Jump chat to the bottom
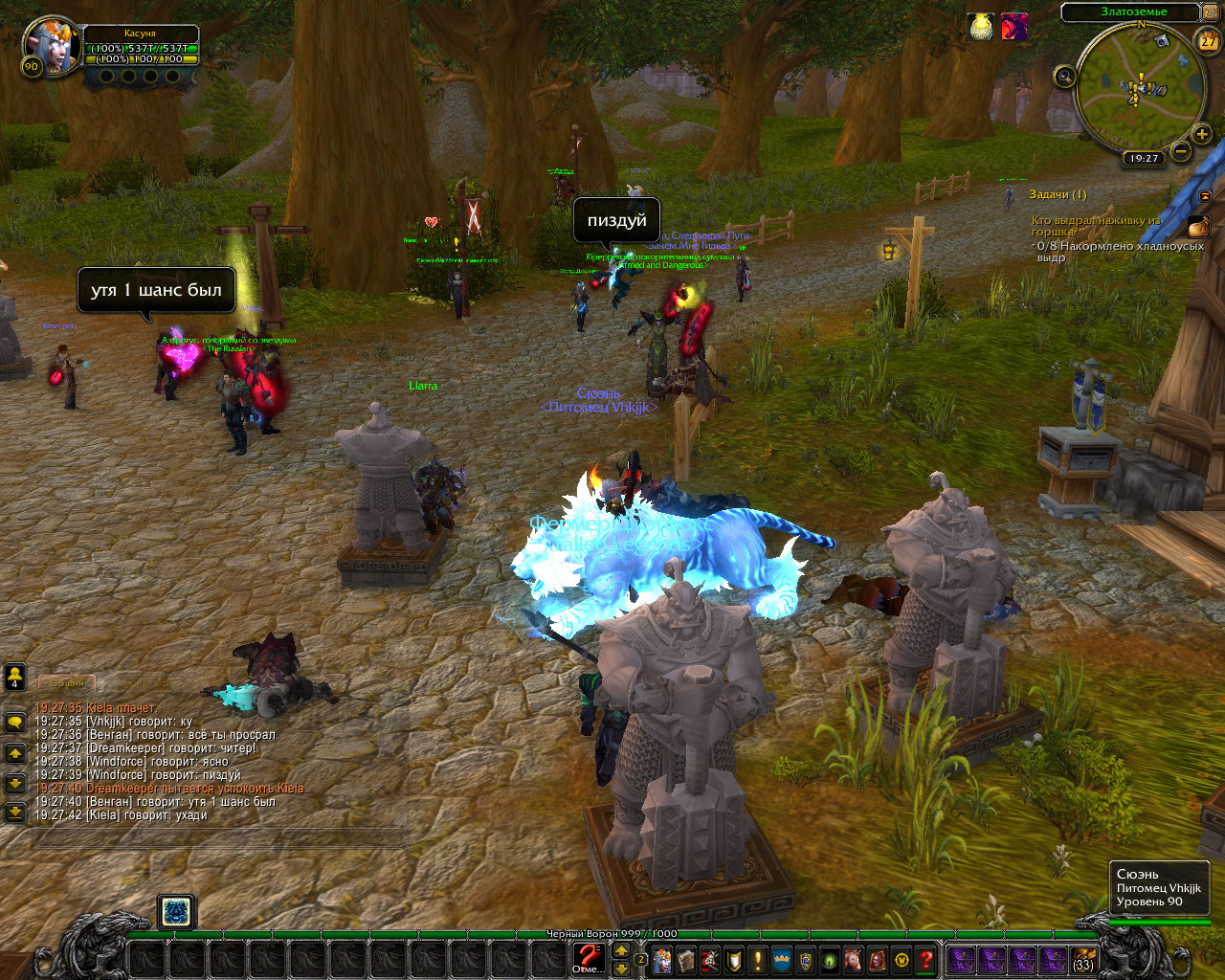 [x=15, y=813]
